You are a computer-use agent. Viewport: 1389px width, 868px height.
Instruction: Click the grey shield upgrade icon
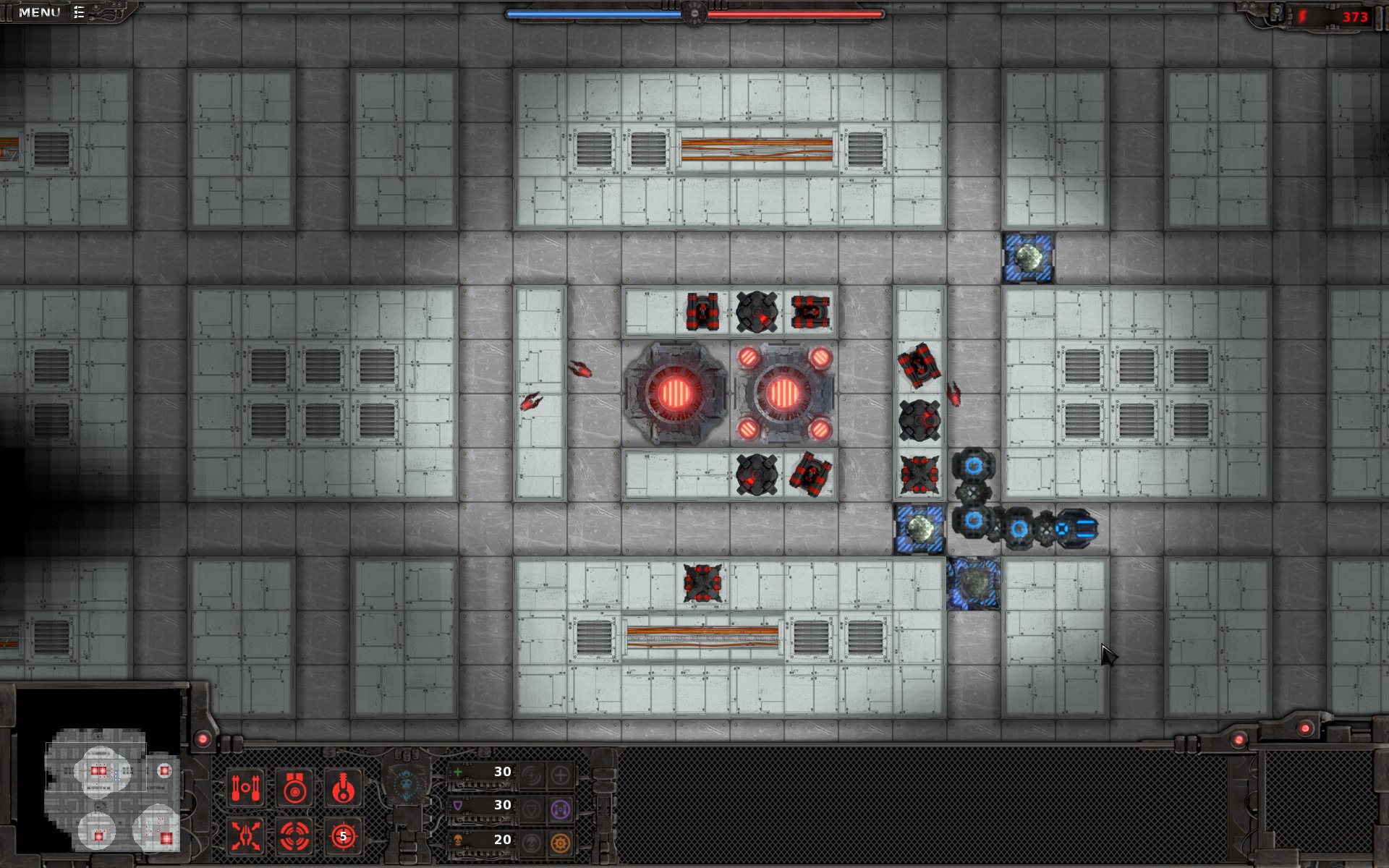coord(531,809)
